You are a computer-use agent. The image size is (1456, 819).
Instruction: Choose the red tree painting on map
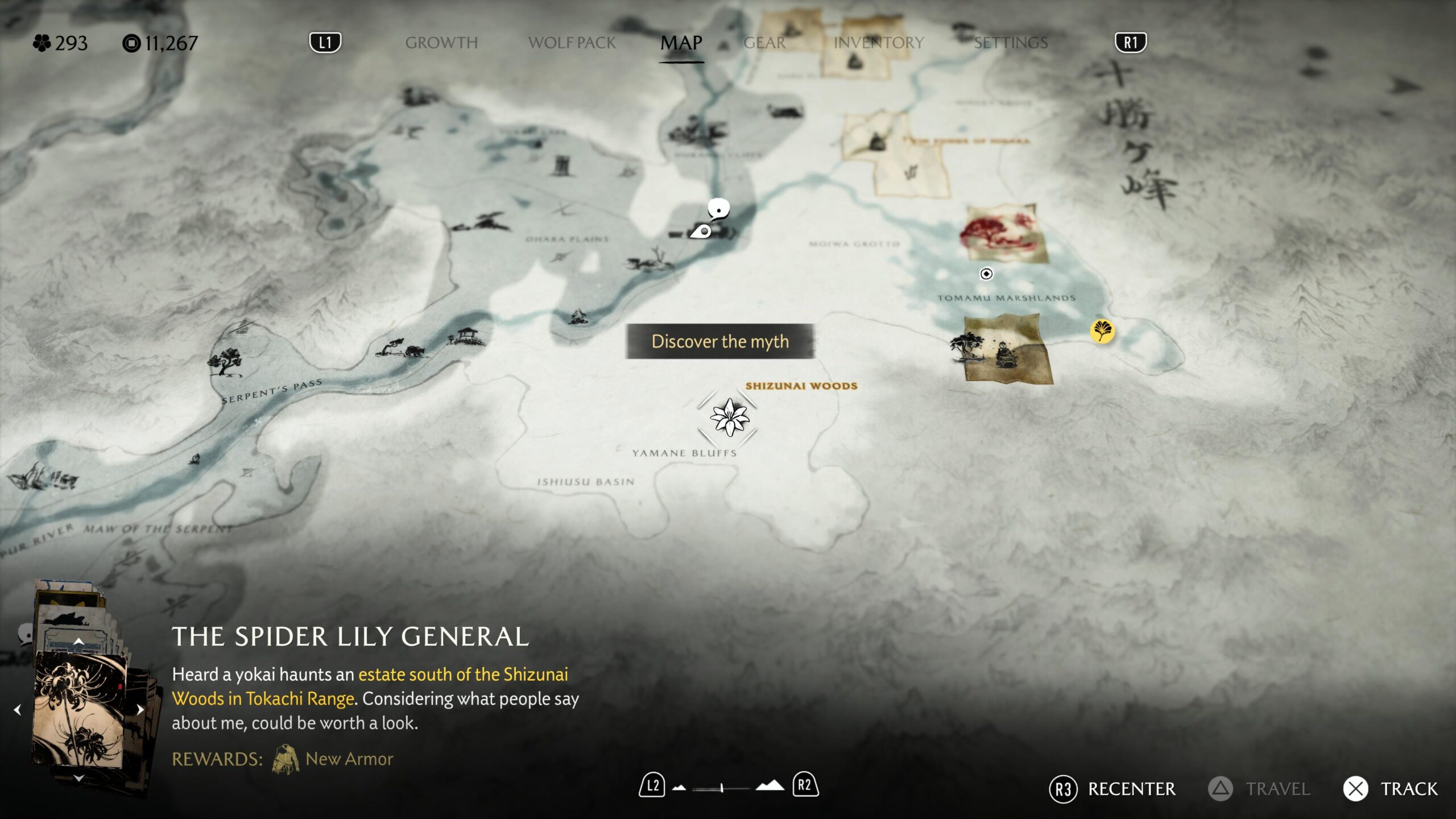pos(1004,234)
